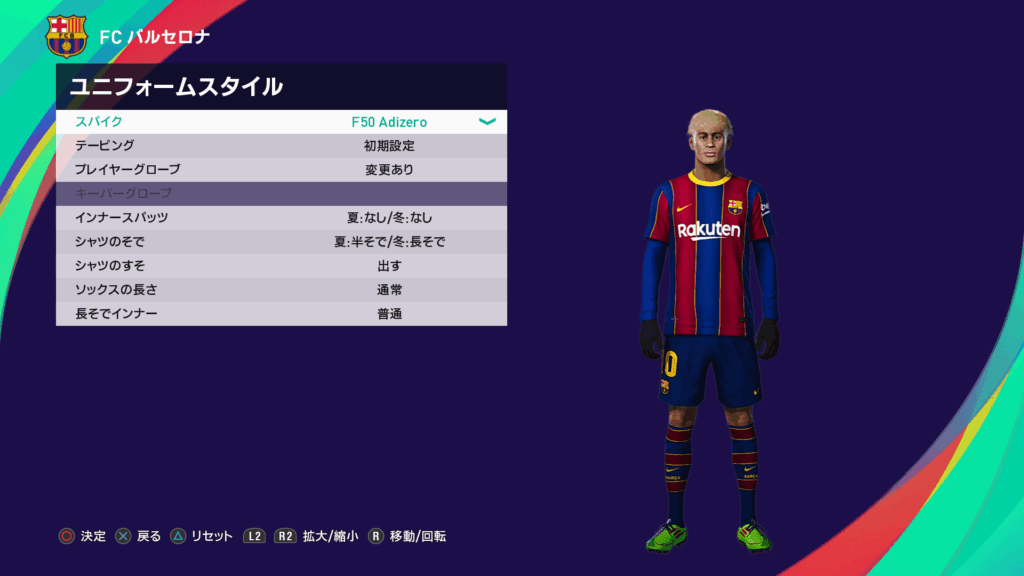Open the インナースパッツ setting
The image size is (1024, 576).
tap(280, 218)
